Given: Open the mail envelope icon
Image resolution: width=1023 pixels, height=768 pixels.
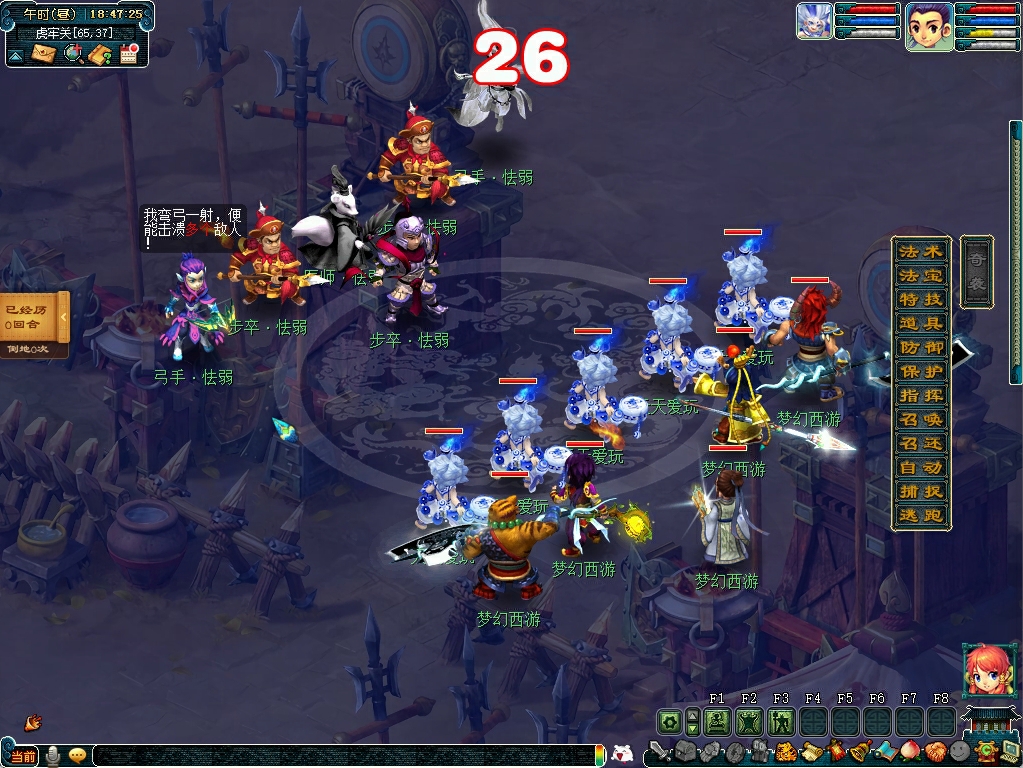Looking at the screenshot, I should click(43, 54).
